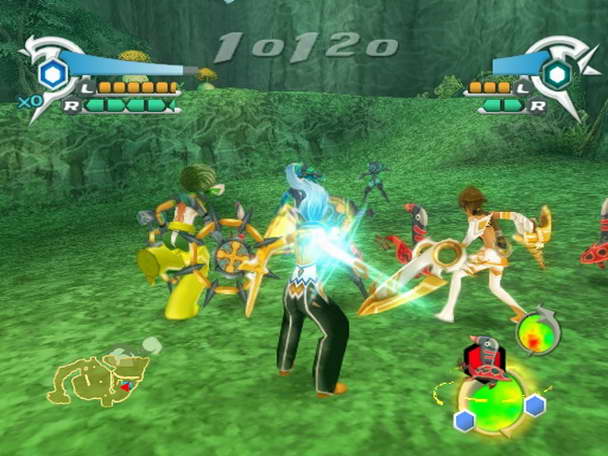Screen dimensions: 608x456
Task: Choose the blue hexagon right of the orb
Action: point(535,404)
